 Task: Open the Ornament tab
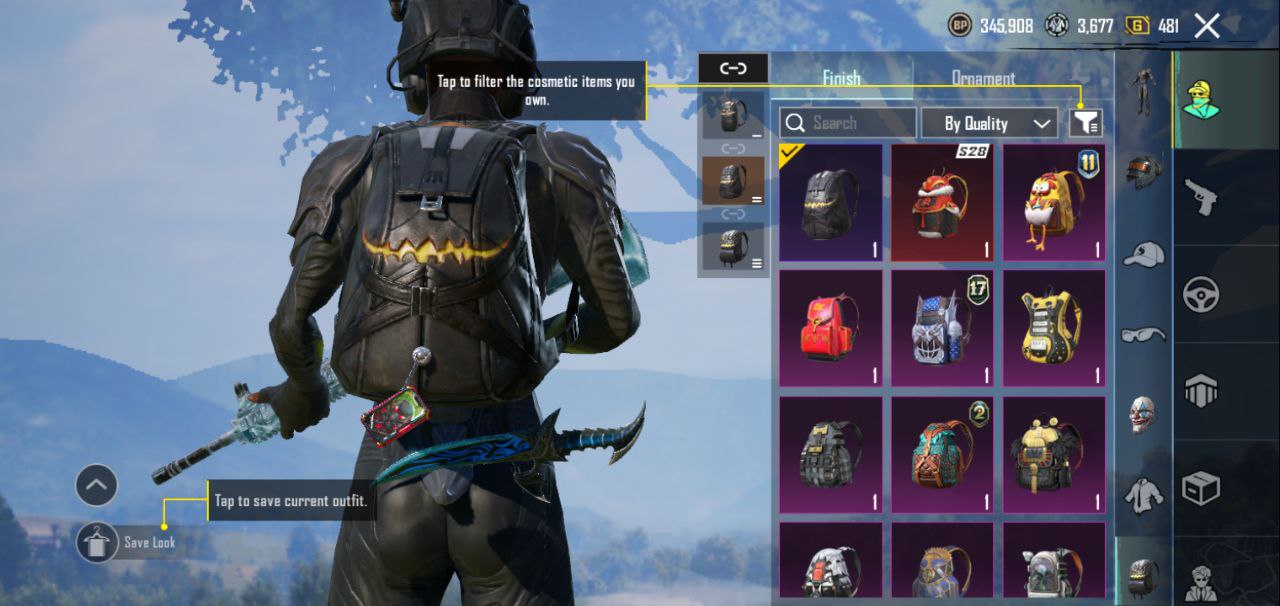coord(982,78)
